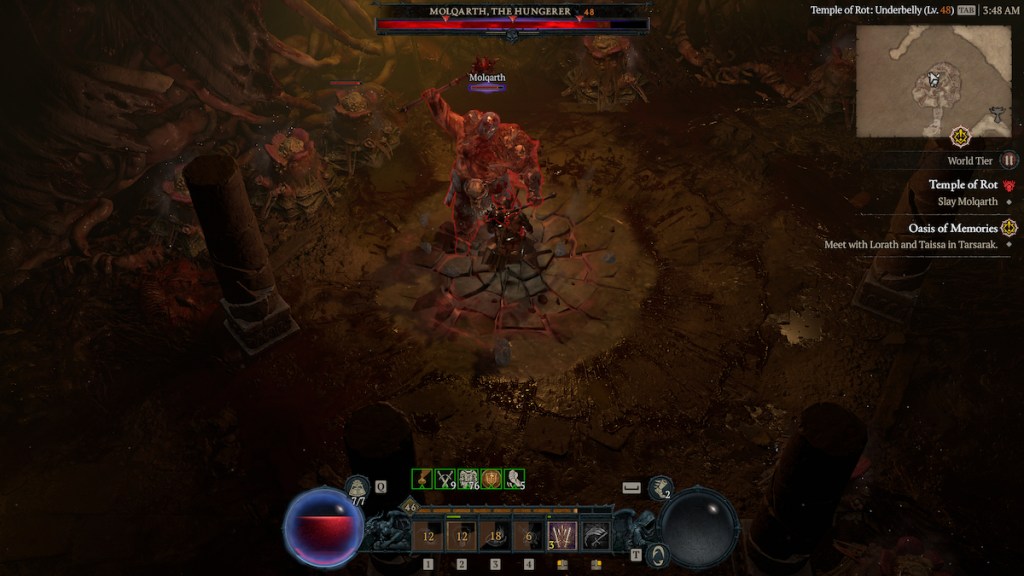Trigger the skill bound to key 2
This screenshot has width=1024, height=576.
point(462,536)
